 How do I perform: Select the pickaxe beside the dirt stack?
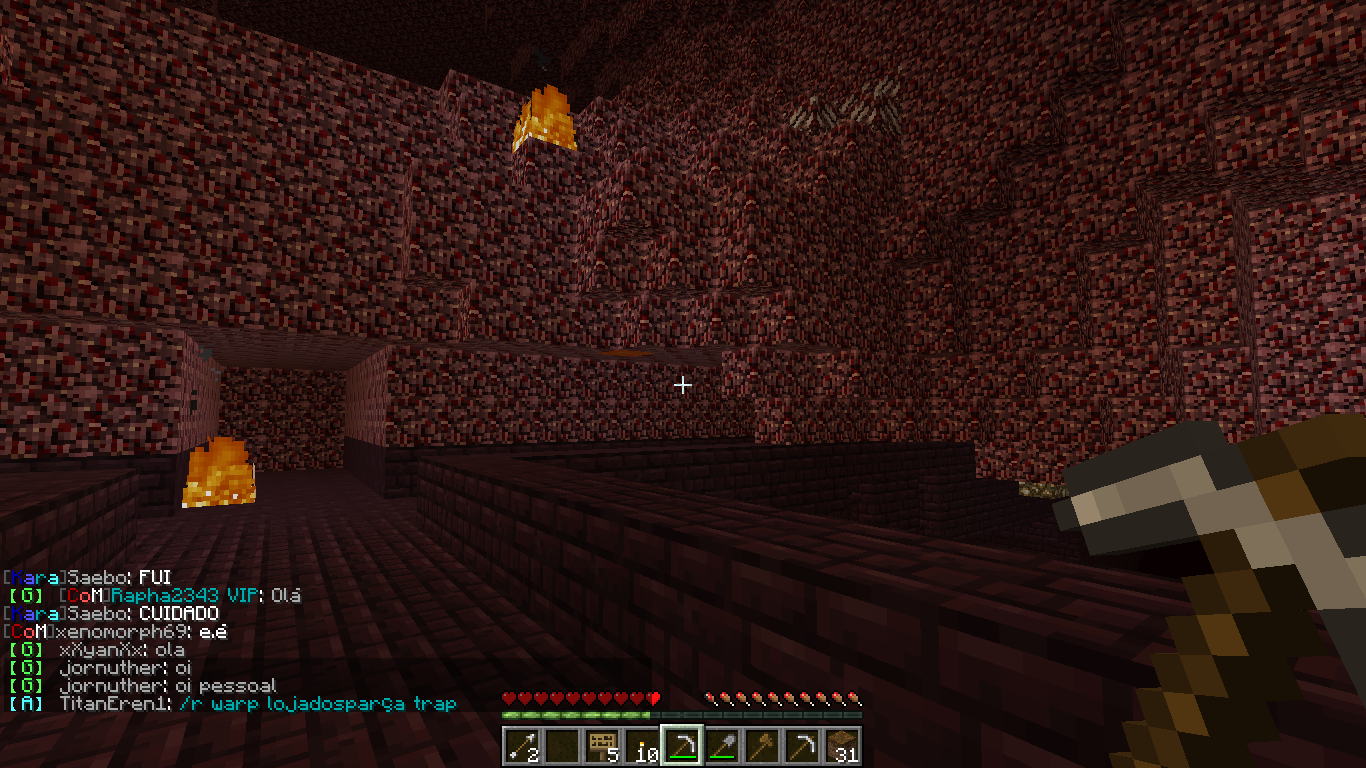tap(802, 746)
